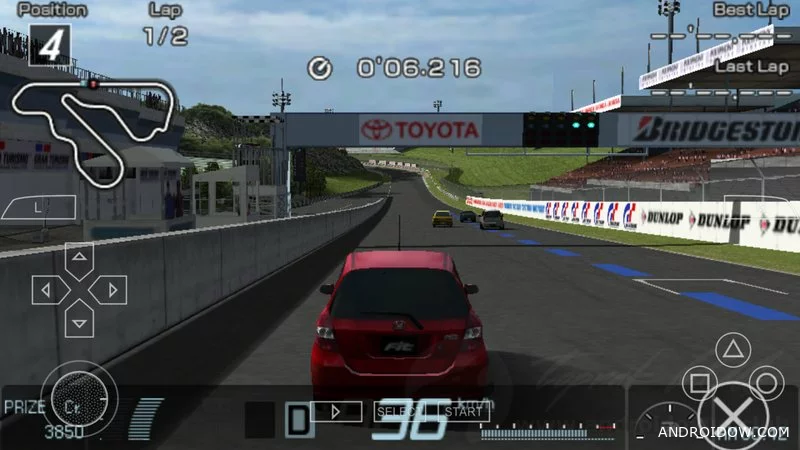The width and height of the screenshot is (800, 450).
Task: Tap the START overlay button
Action: [463, 411]
